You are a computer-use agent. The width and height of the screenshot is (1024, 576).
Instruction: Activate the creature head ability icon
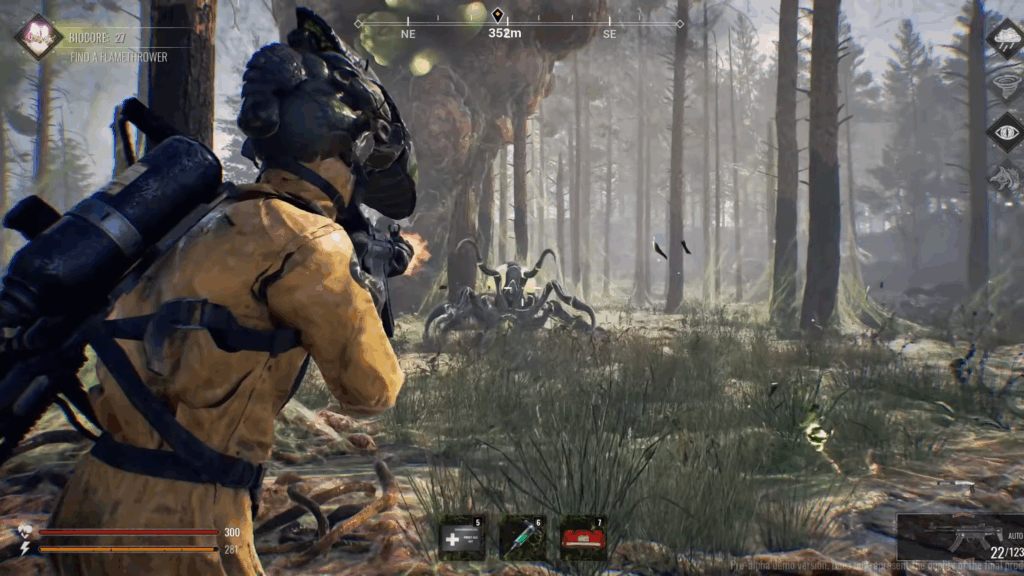(x=1004, y=178)
